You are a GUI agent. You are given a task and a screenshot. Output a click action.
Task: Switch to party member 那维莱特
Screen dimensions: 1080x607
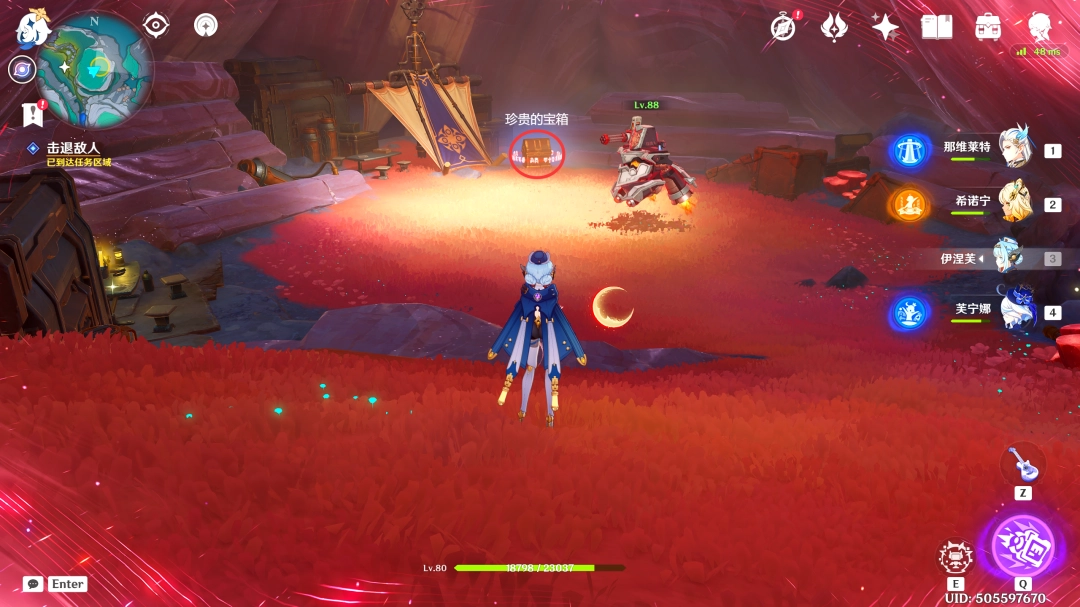tap(1013, 149)
